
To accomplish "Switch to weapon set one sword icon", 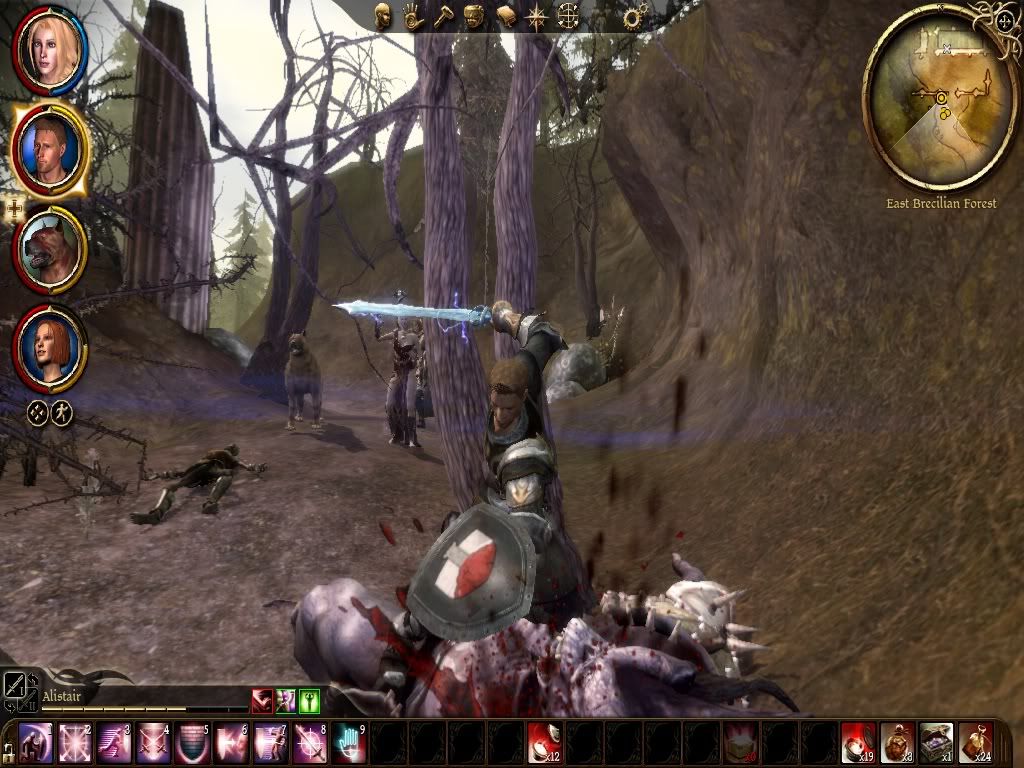I will click(x=16, y=684).
